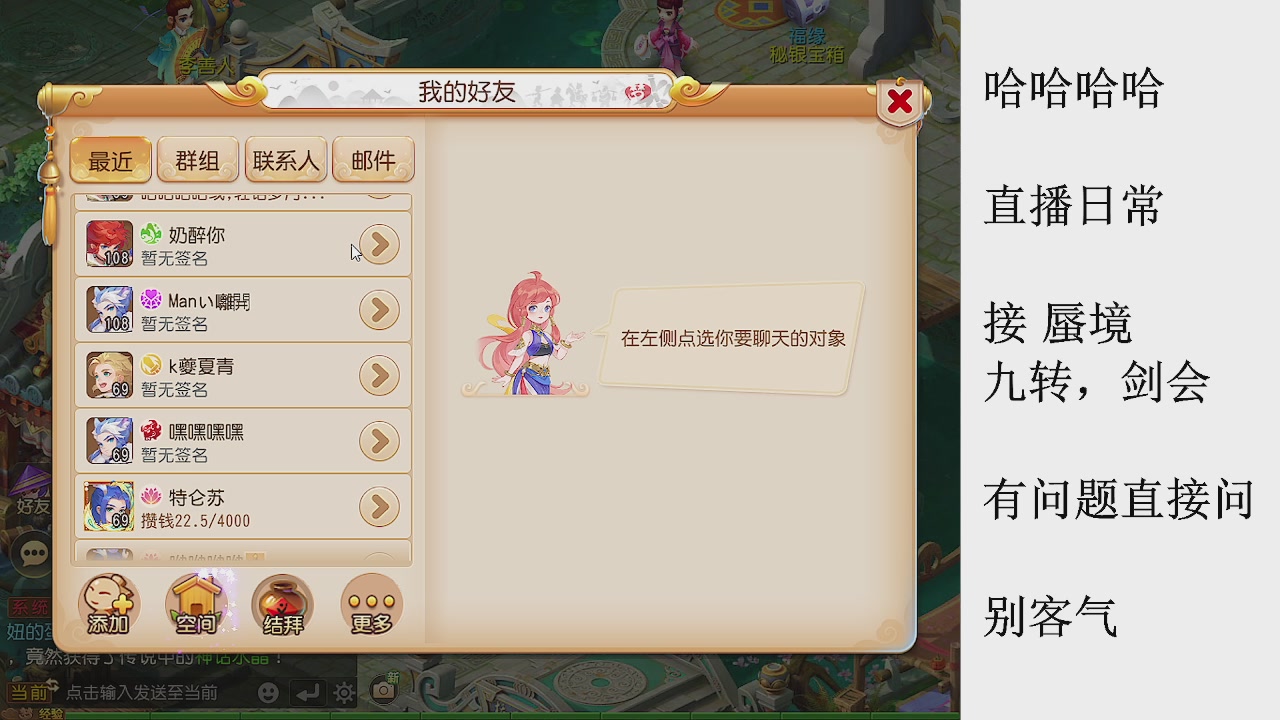Open the 空间 friend space icon

(196, 605)
